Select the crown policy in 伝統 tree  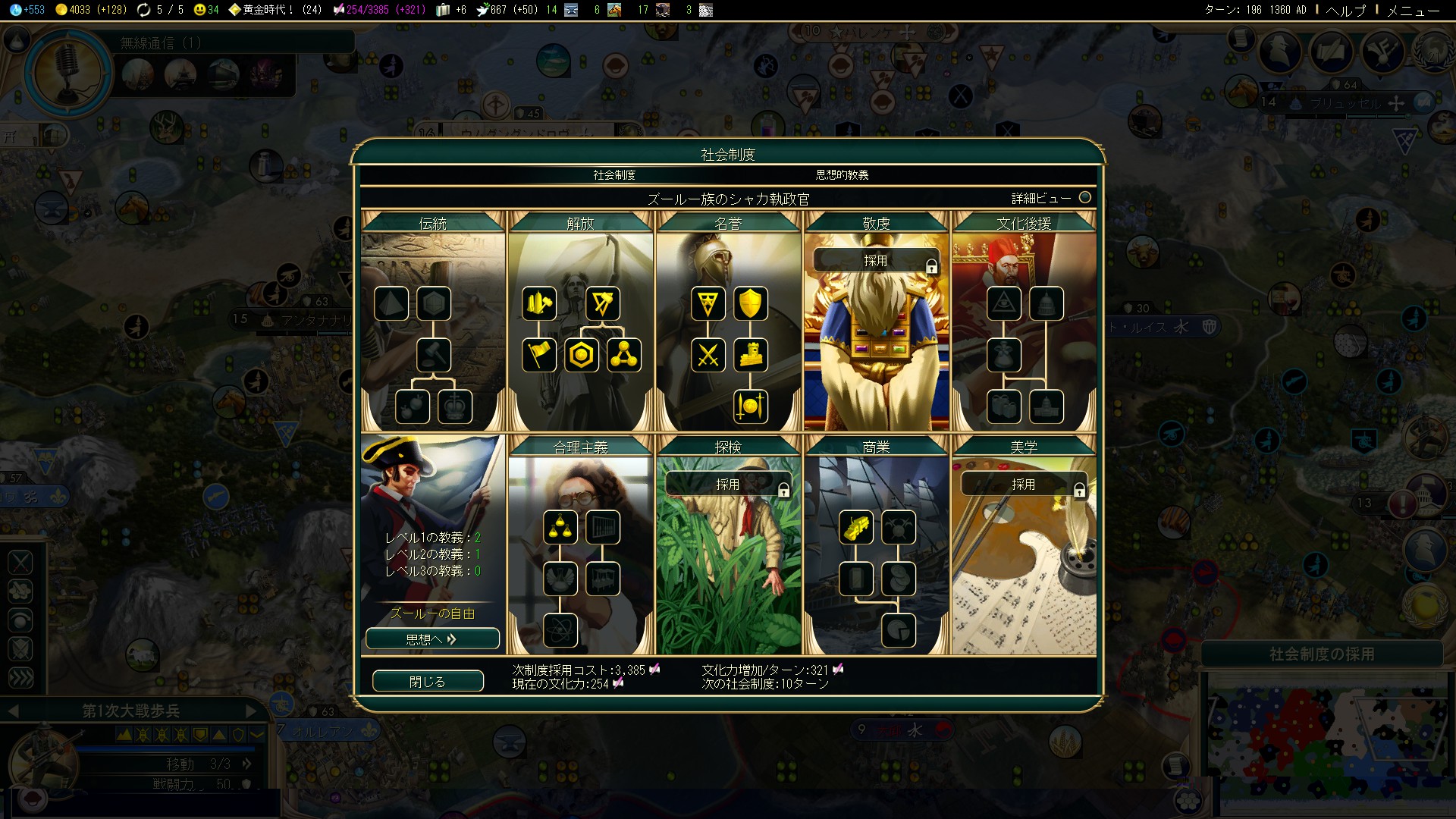[x=455, y=406]
